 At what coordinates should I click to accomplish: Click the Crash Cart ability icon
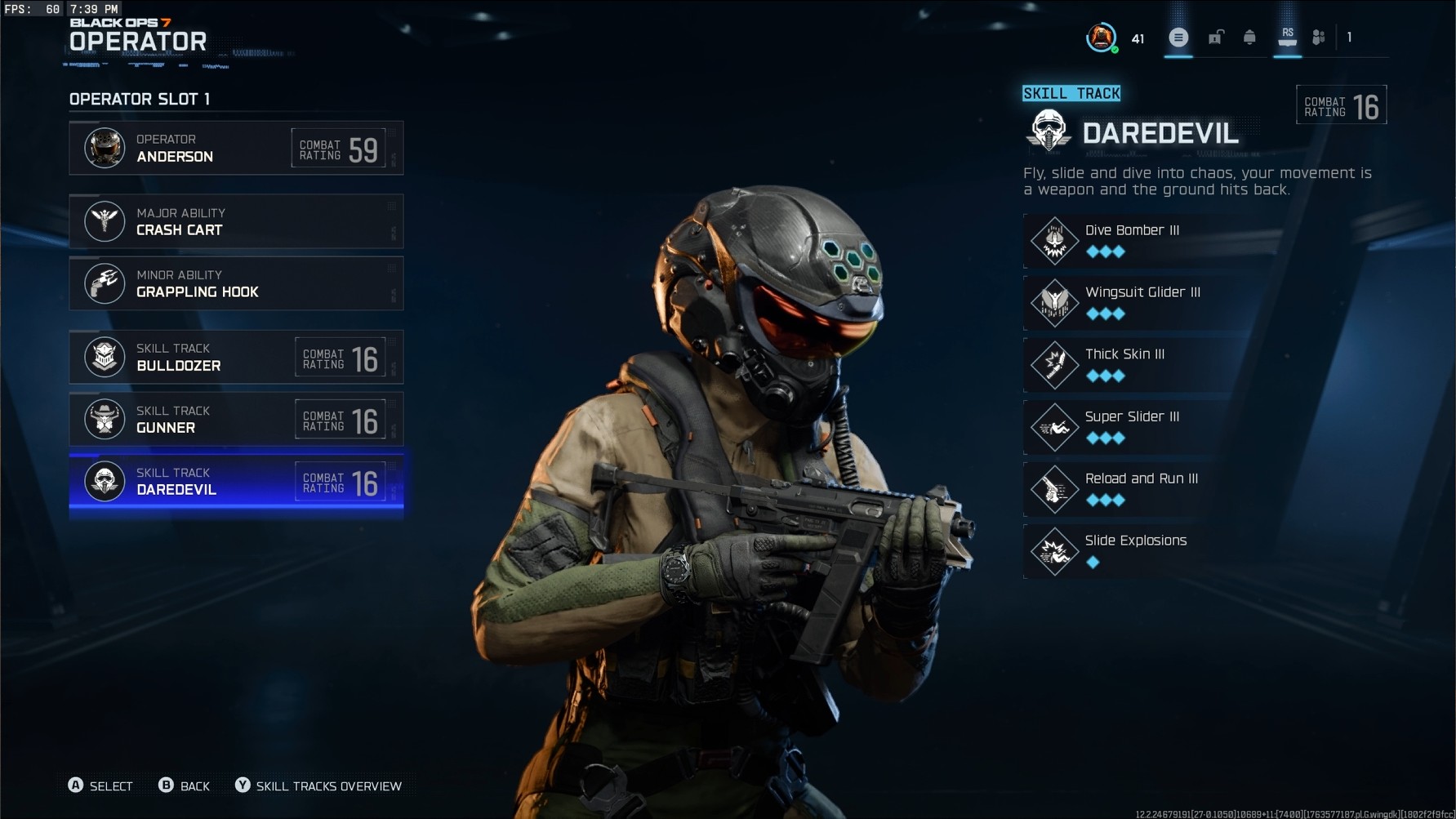point(105,221)
